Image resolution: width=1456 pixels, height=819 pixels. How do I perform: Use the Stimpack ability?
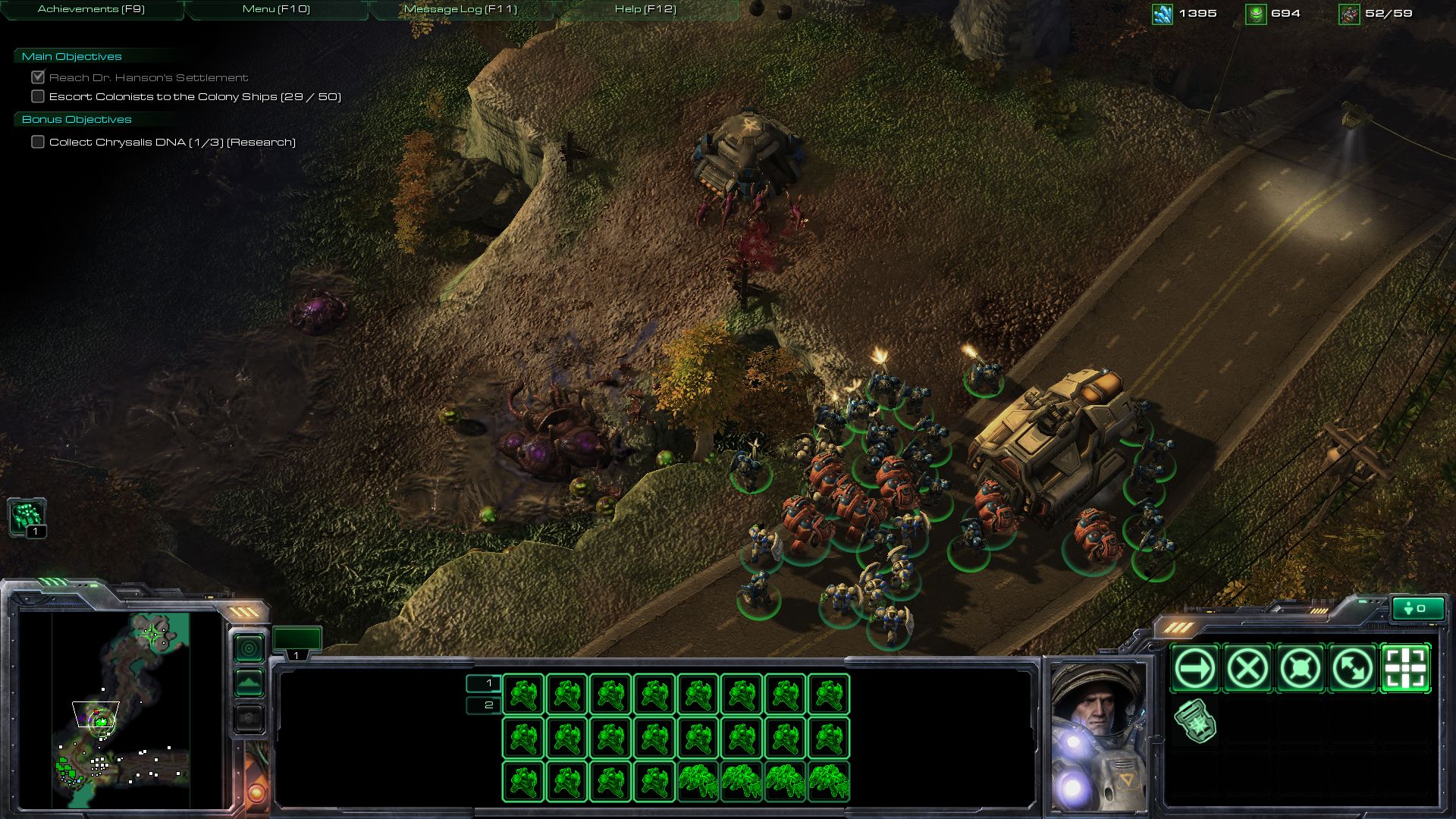pyautogui.click(x=1195, y=721)
